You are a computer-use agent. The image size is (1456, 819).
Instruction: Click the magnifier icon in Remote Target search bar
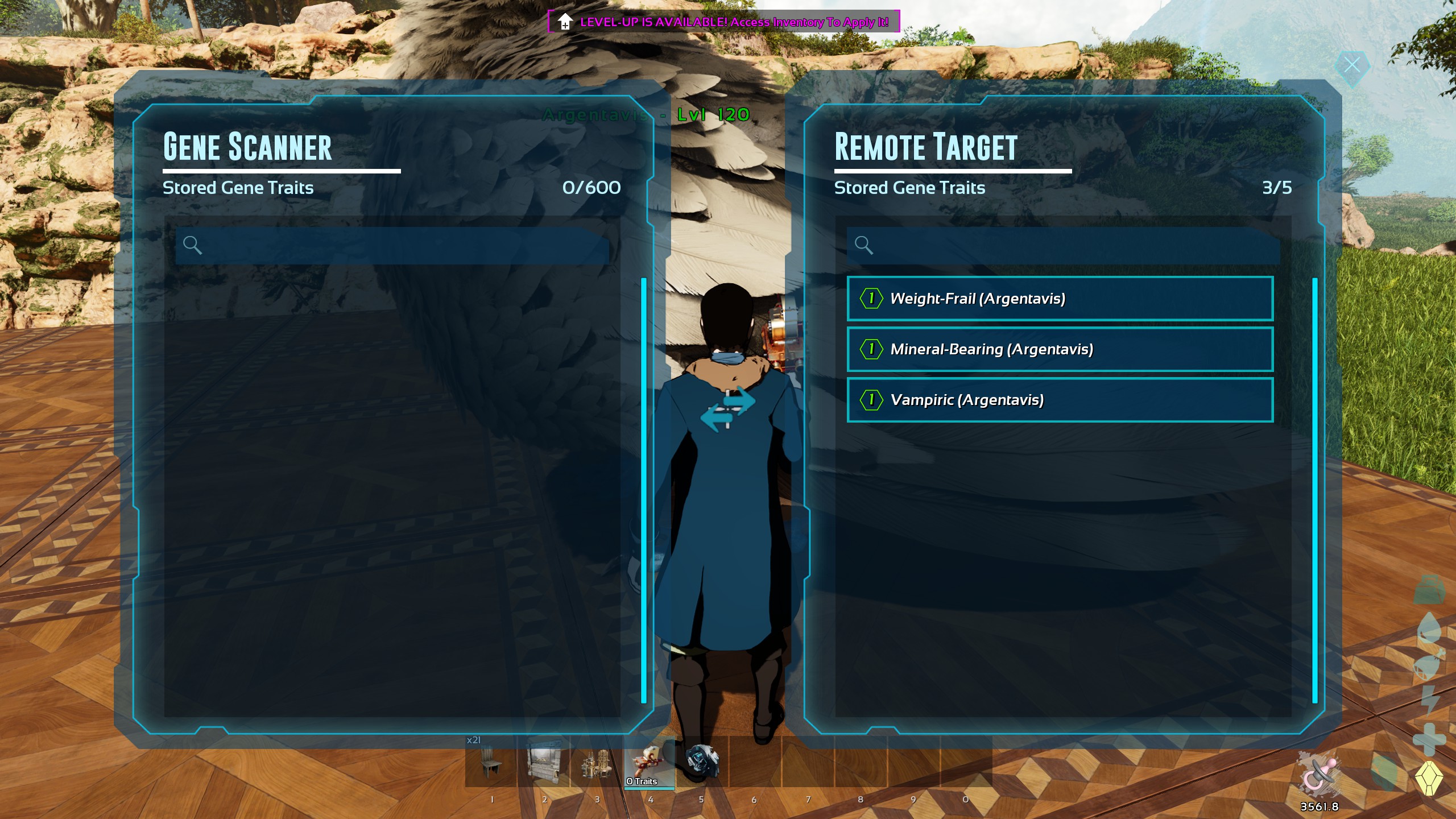[864, 246]
